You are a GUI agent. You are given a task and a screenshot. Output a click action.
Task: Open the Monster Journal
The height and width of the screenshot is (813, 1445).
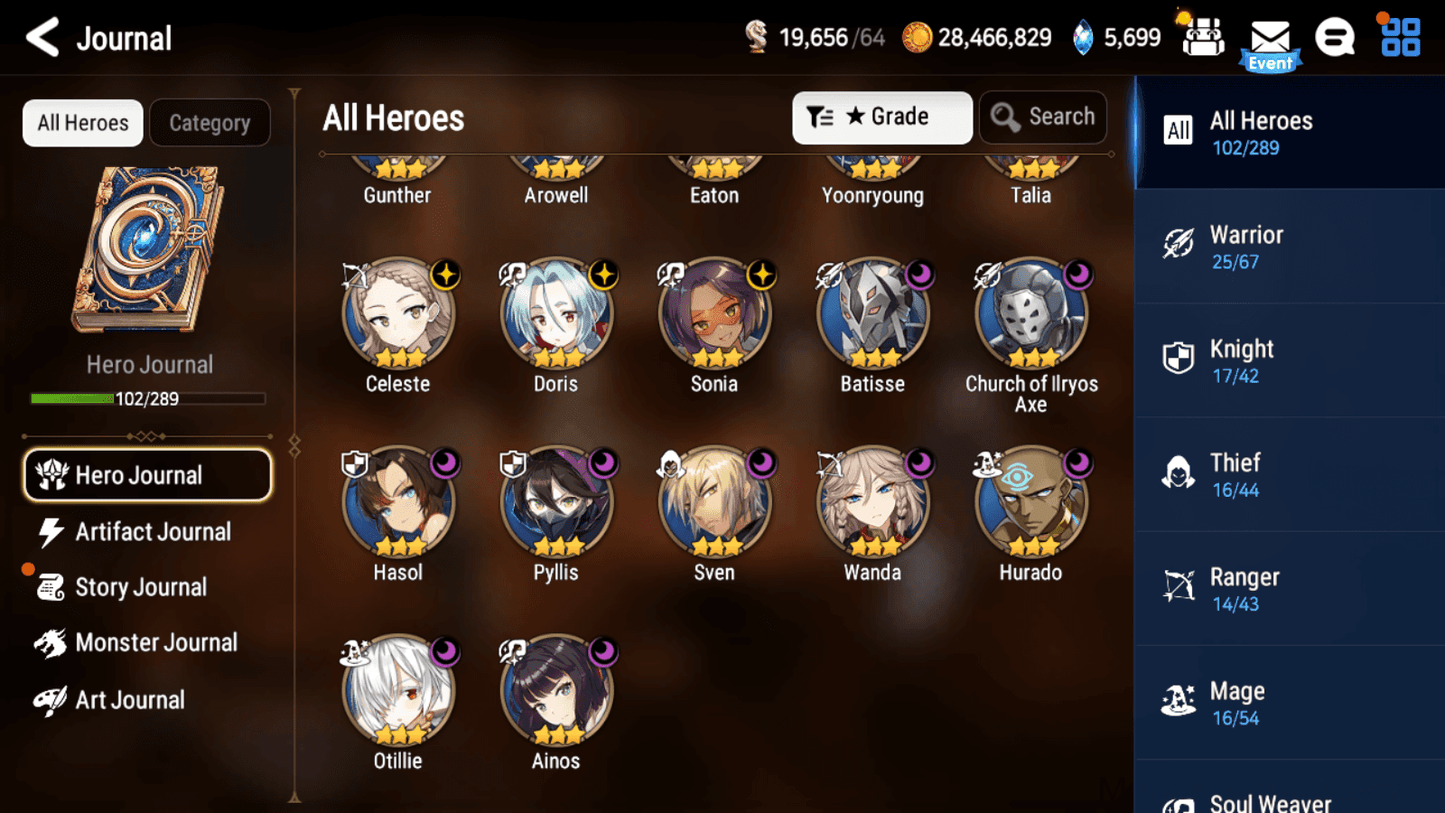(156, 643)
